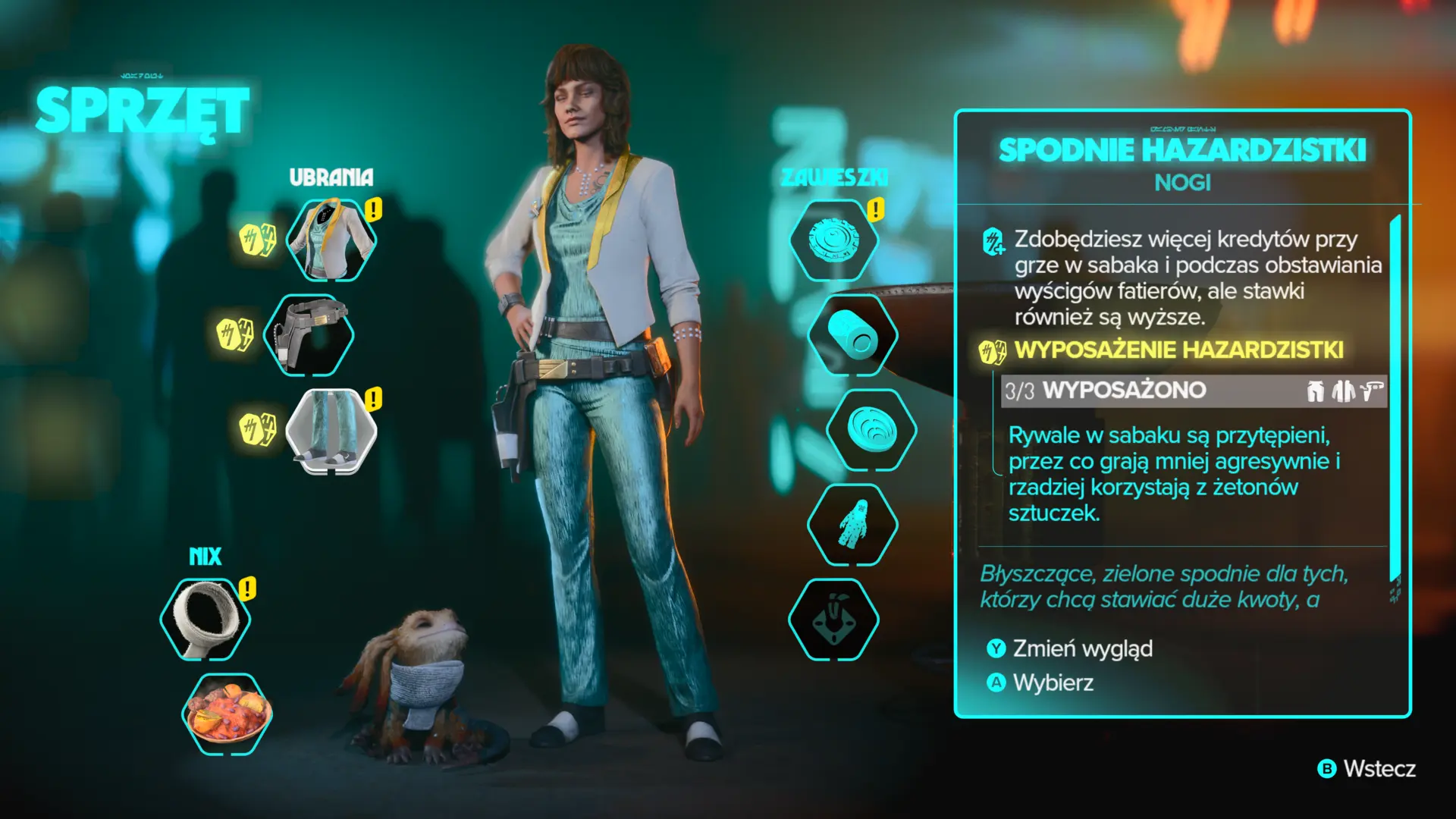
Task: Choose the holster belt equipment slot
Action: 309,335
